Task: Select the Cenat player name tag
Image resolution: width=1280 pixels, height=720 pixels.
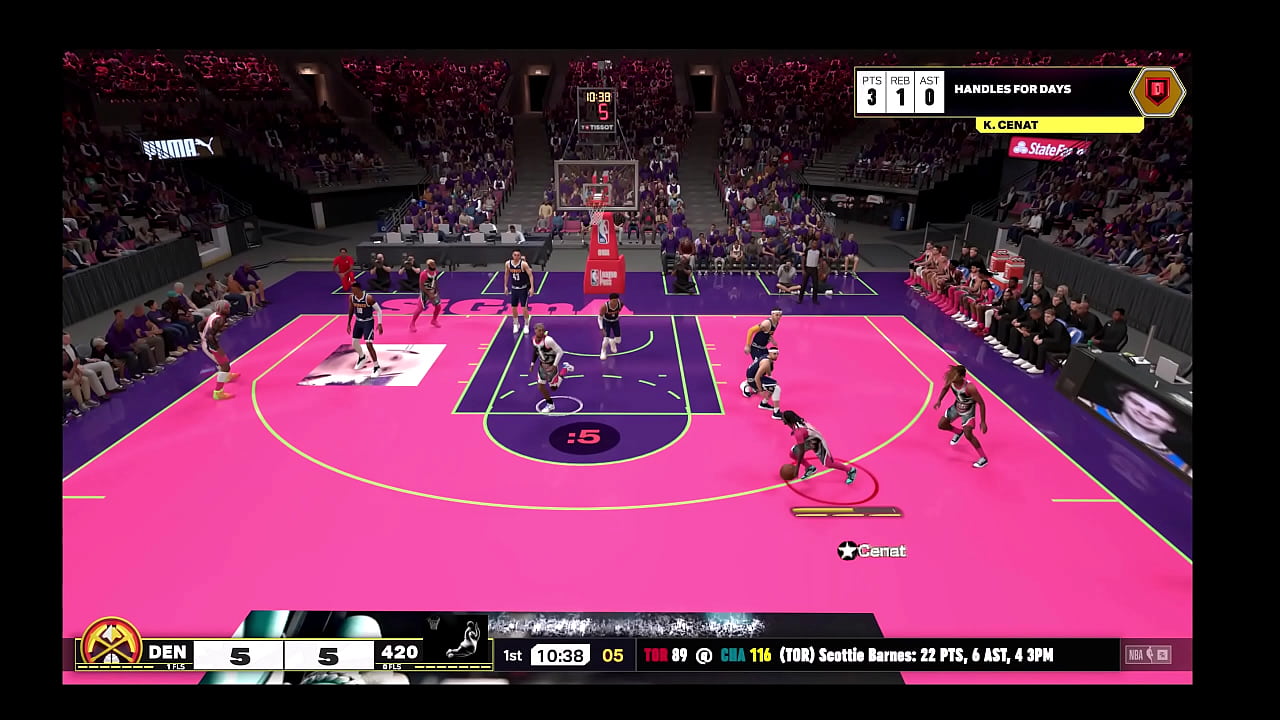Action: [x=872, y=550]
